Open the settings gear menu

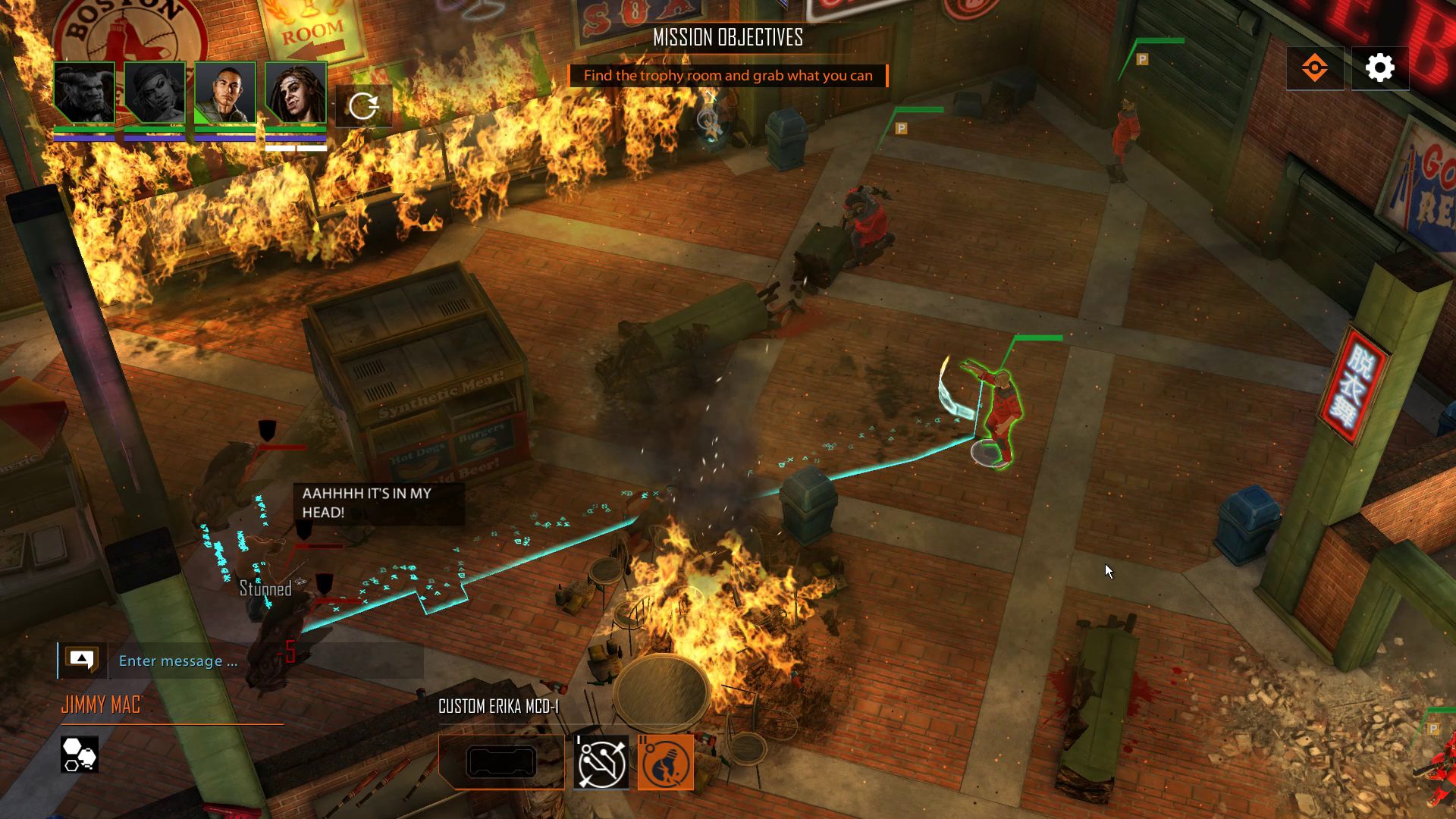[1379, 68]
